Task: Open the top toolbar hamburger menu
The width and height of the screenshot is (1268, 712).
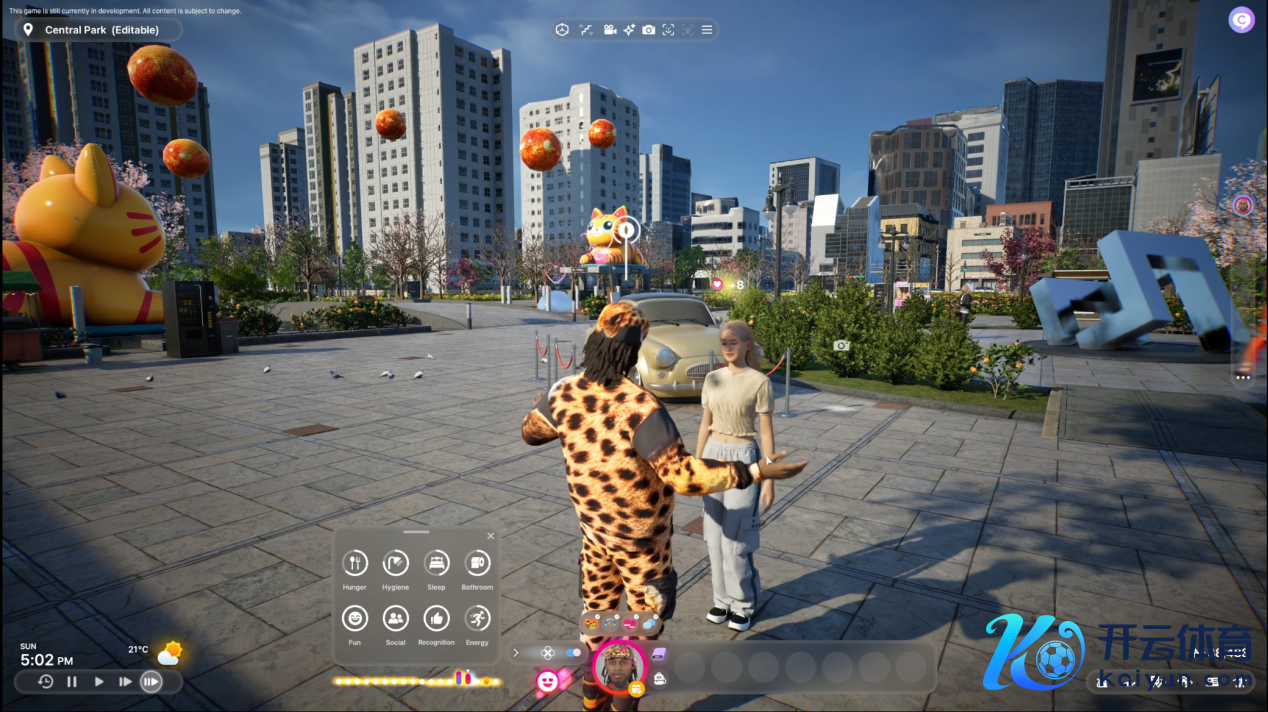Action: tap(707, 30)
